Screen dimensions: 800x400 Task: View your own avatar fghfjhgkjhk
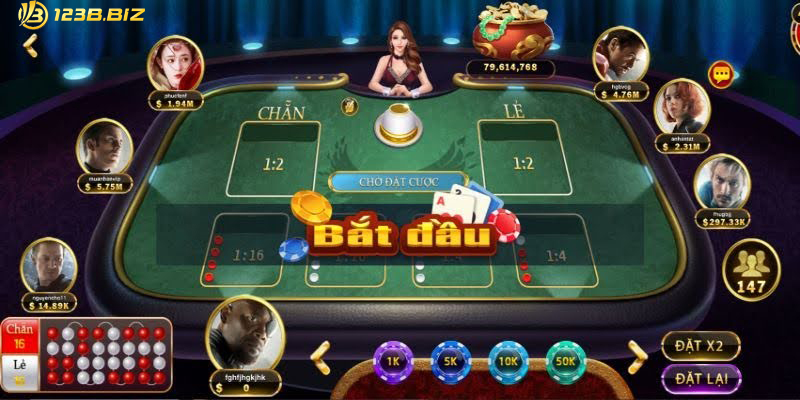[x=245, y=335]
